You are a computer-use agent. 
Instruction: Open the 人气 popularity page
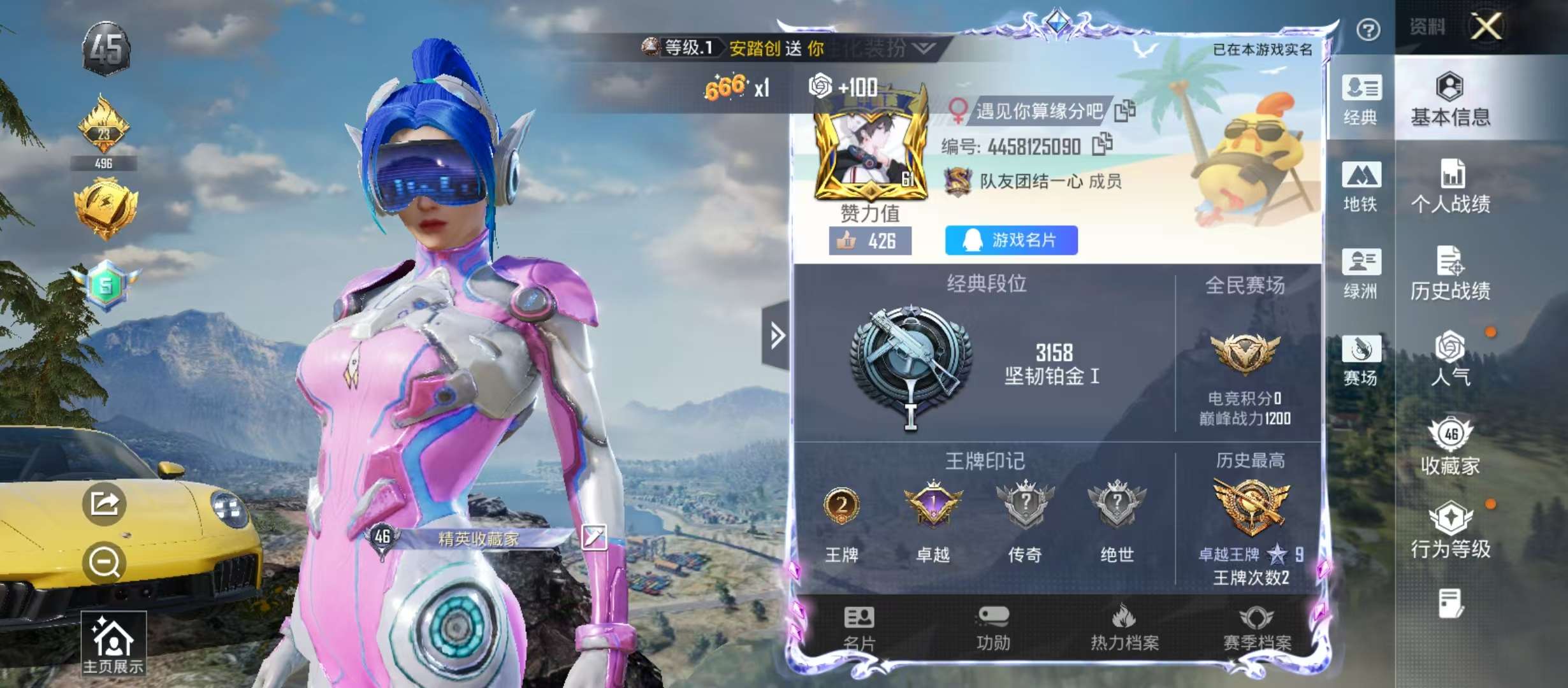pyautogui.click(x=1450, y=359)
